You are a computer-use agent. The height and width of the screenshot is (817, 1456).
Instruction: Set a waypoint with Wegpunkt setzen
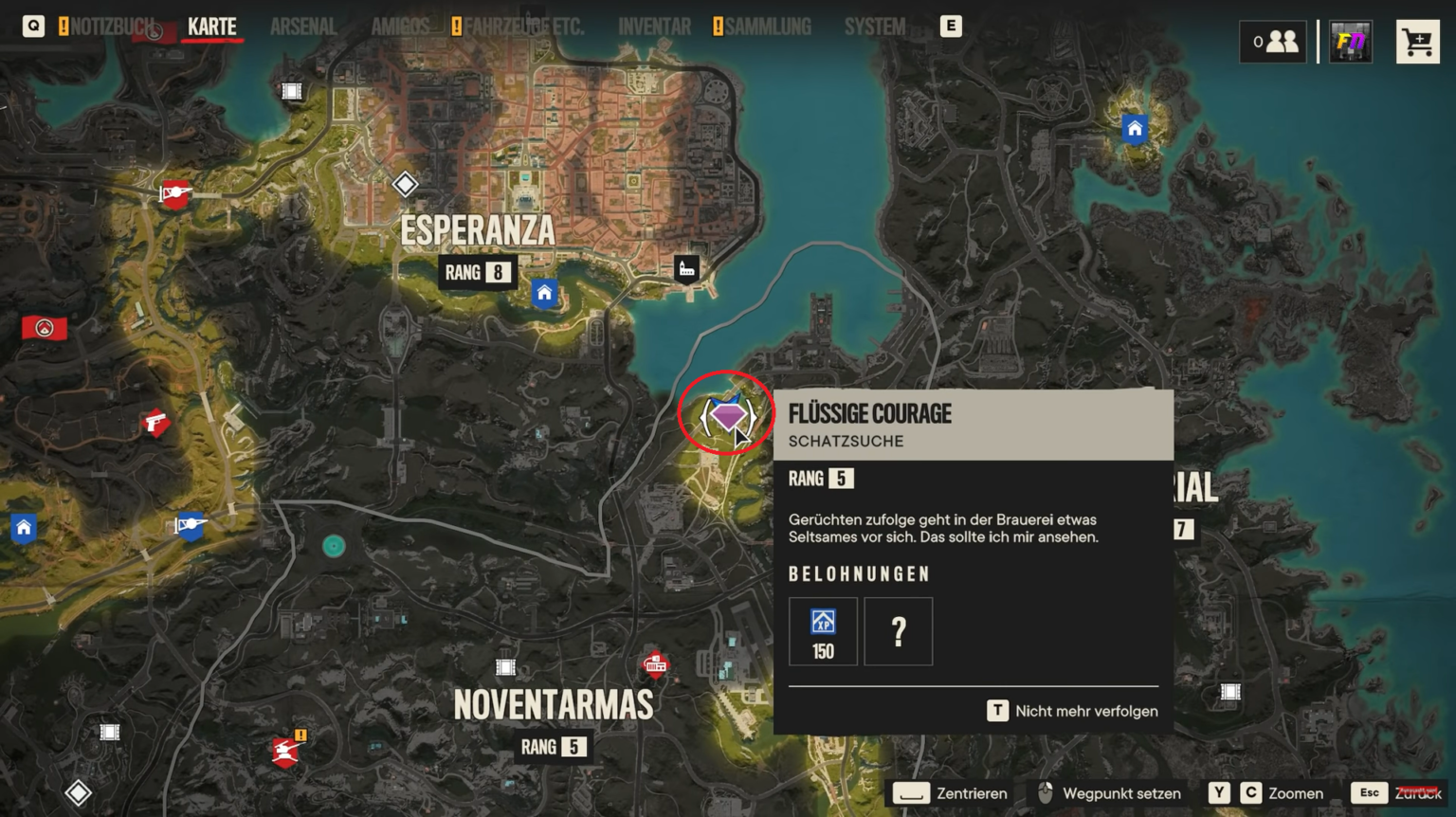coord(1109,793)
